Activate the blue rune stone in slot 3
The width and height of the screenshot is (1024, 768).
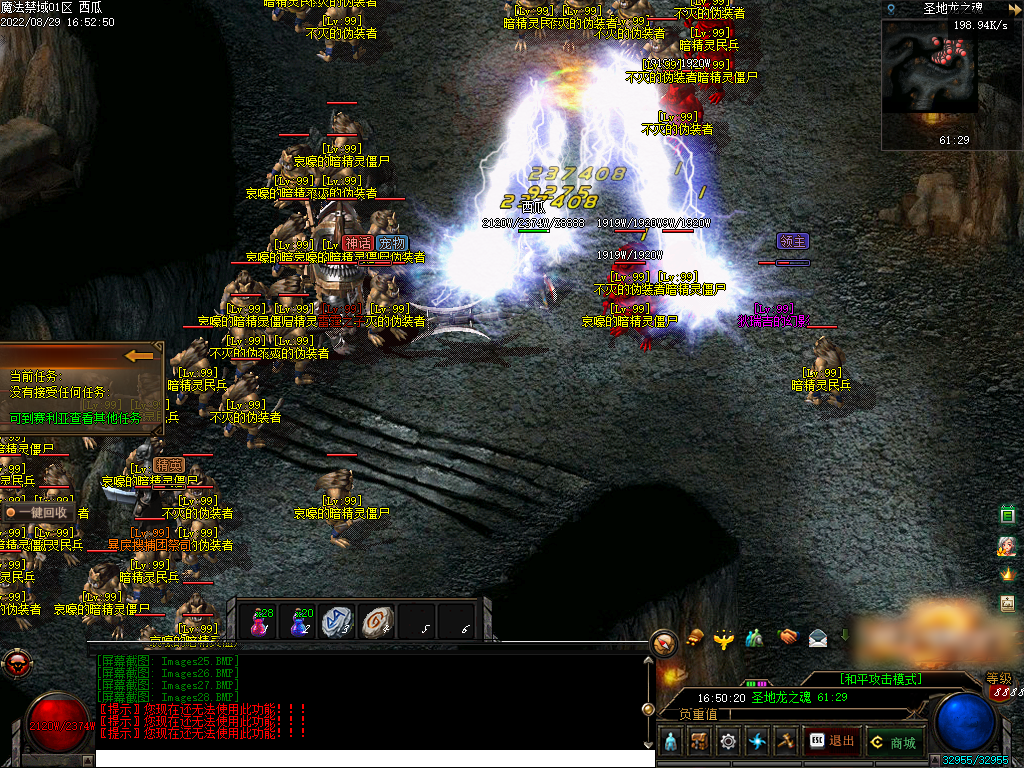[x=339, y=622]
